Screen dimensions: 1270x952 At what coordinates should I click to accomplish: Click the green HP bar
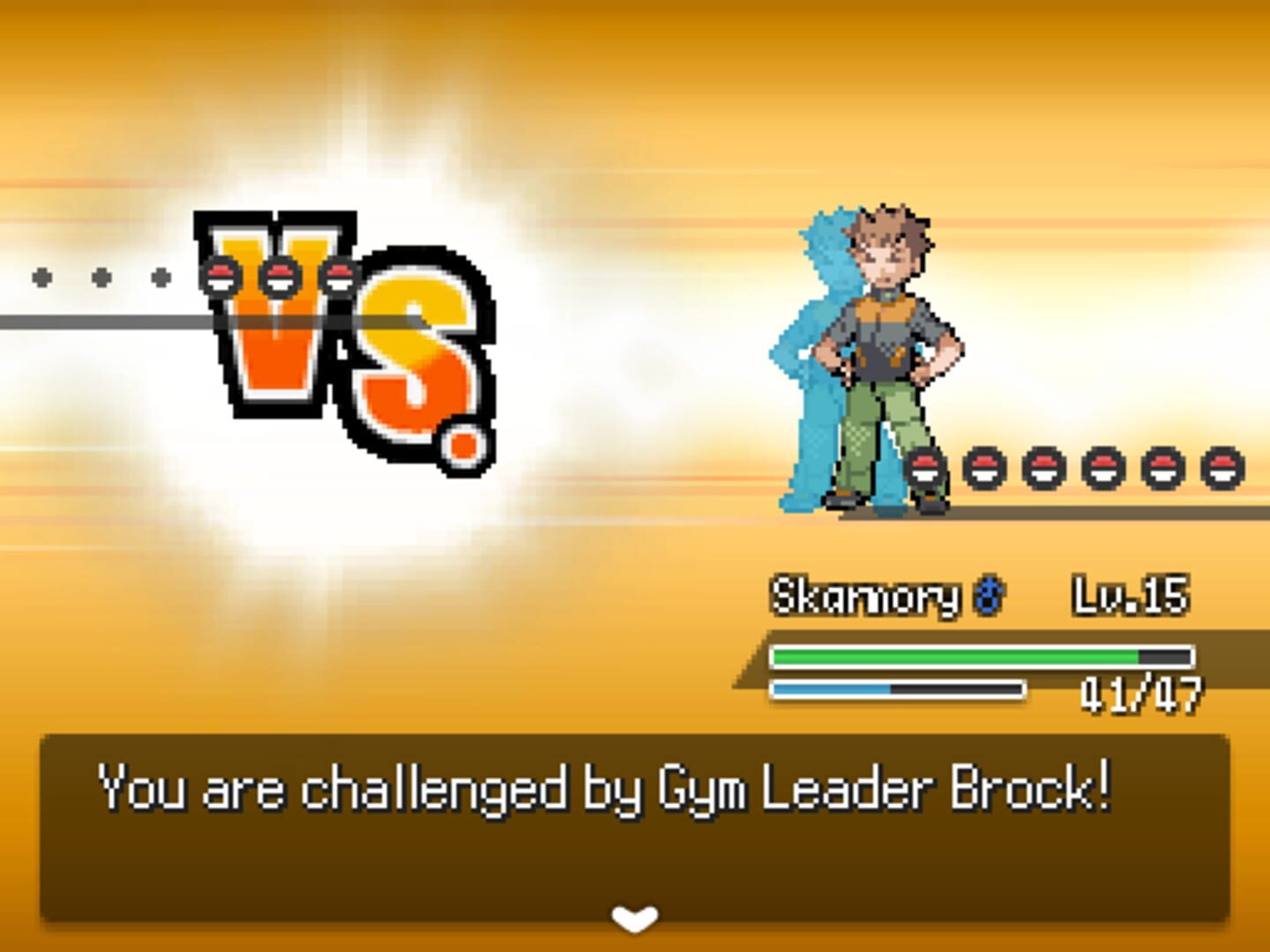952,656
